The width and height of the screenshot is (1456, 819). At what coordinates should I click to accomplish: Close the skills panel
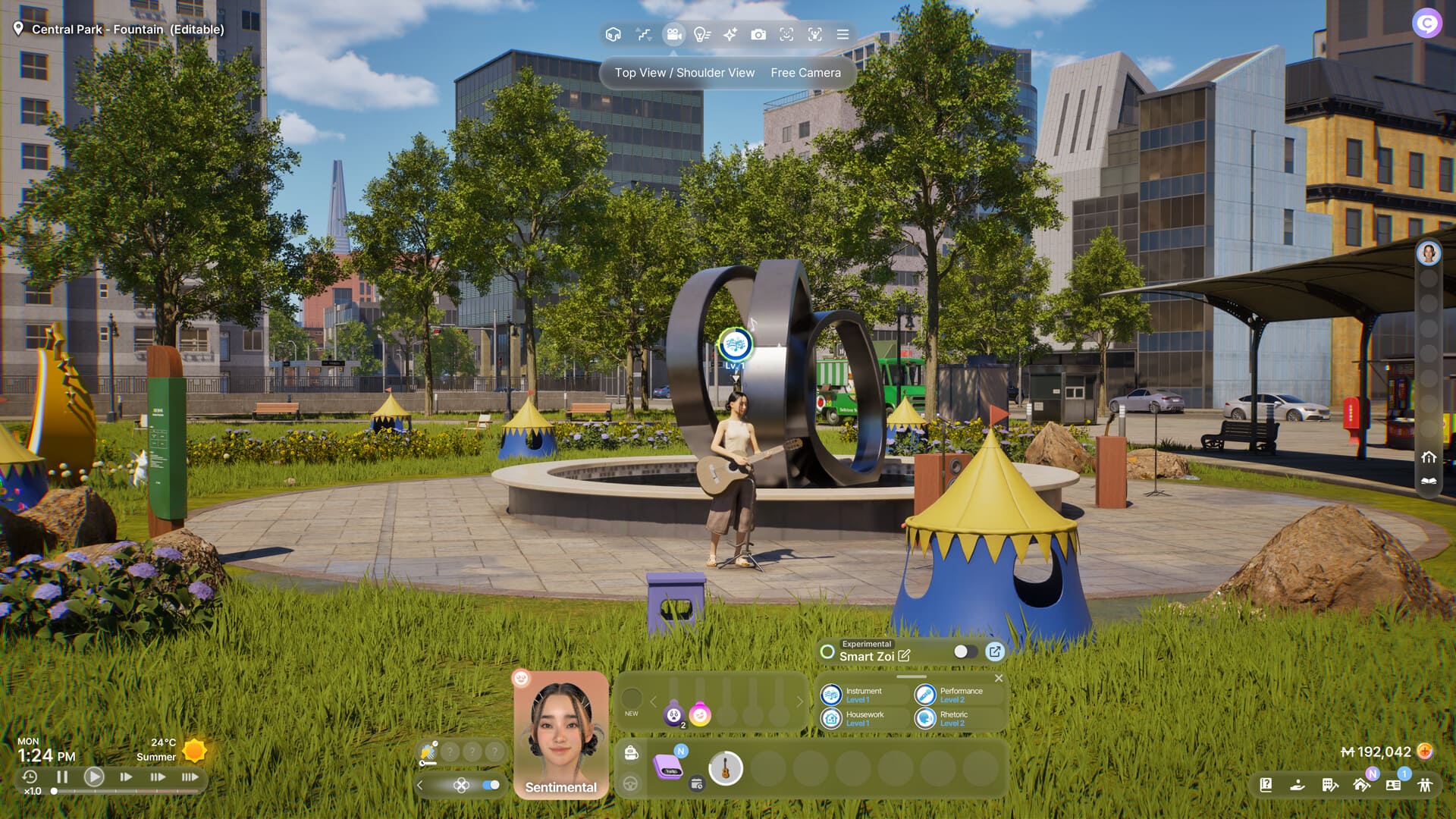point(999,679)
